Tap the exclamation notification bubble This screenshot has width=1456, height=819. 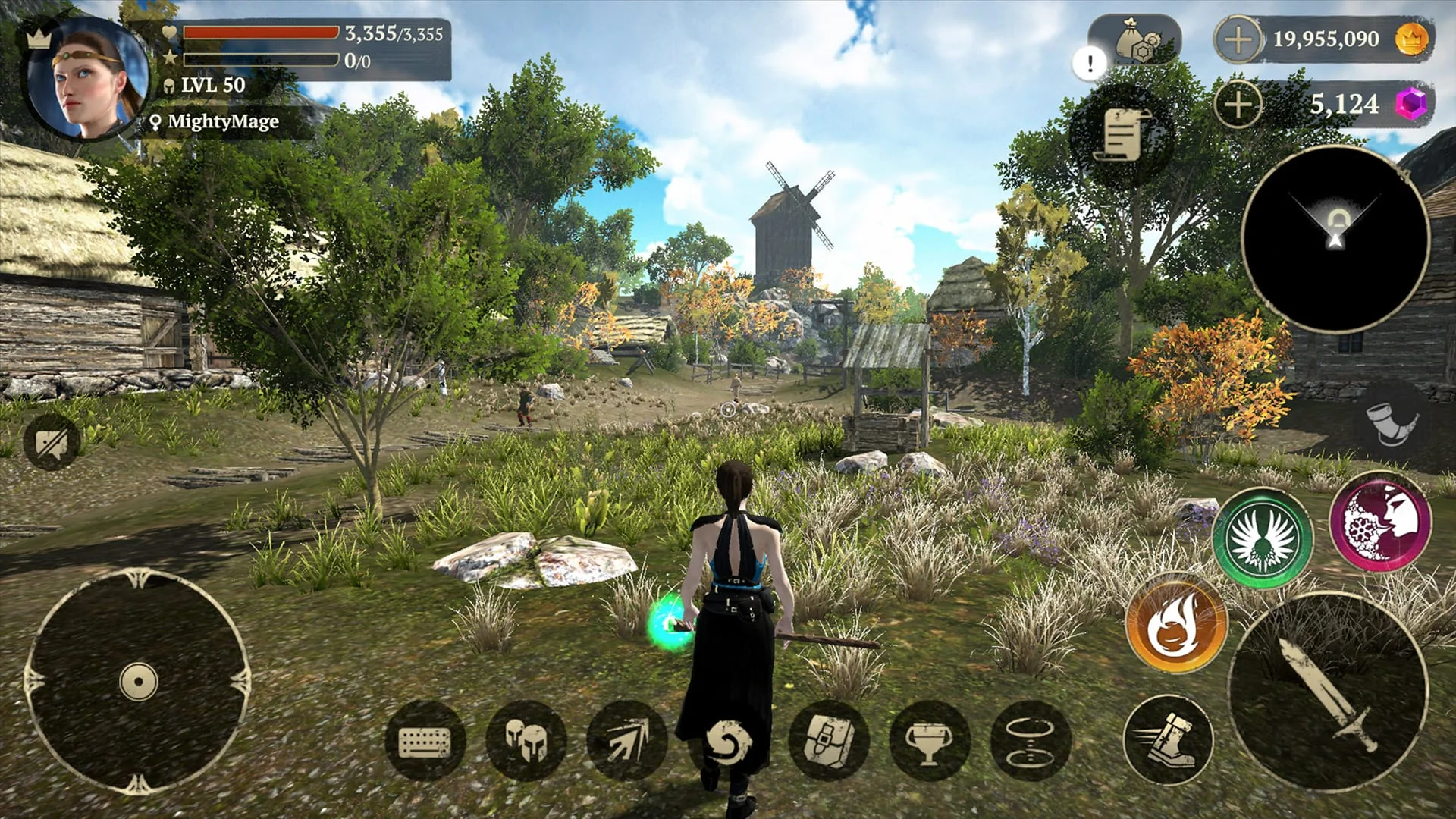[1089, 64]
